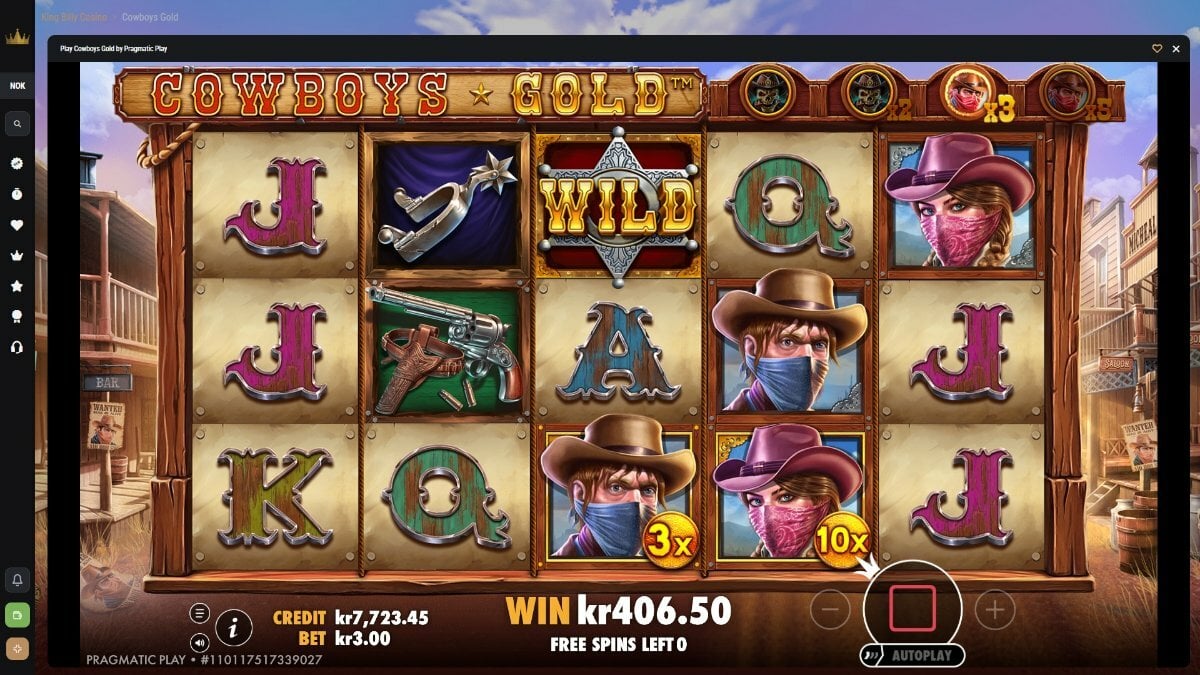Increase the bet with the plus button
The height and width of the screenshot is (675, 1200).
coord(994,610)
